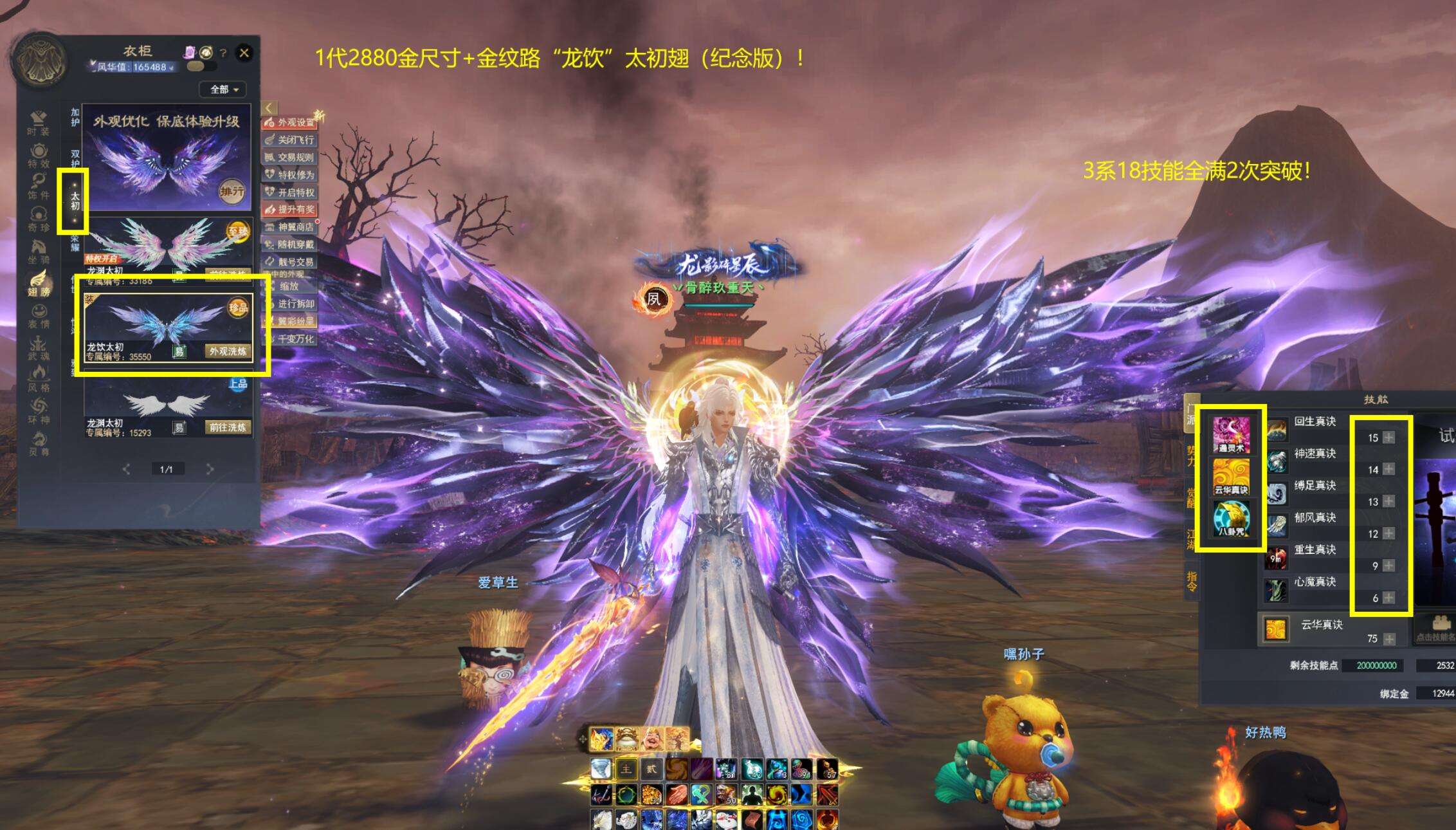The height and width of the screenshot is (830, 1456).
Task: Increase 回生真诀 level with plus
Action: [x=1389, y=438]
